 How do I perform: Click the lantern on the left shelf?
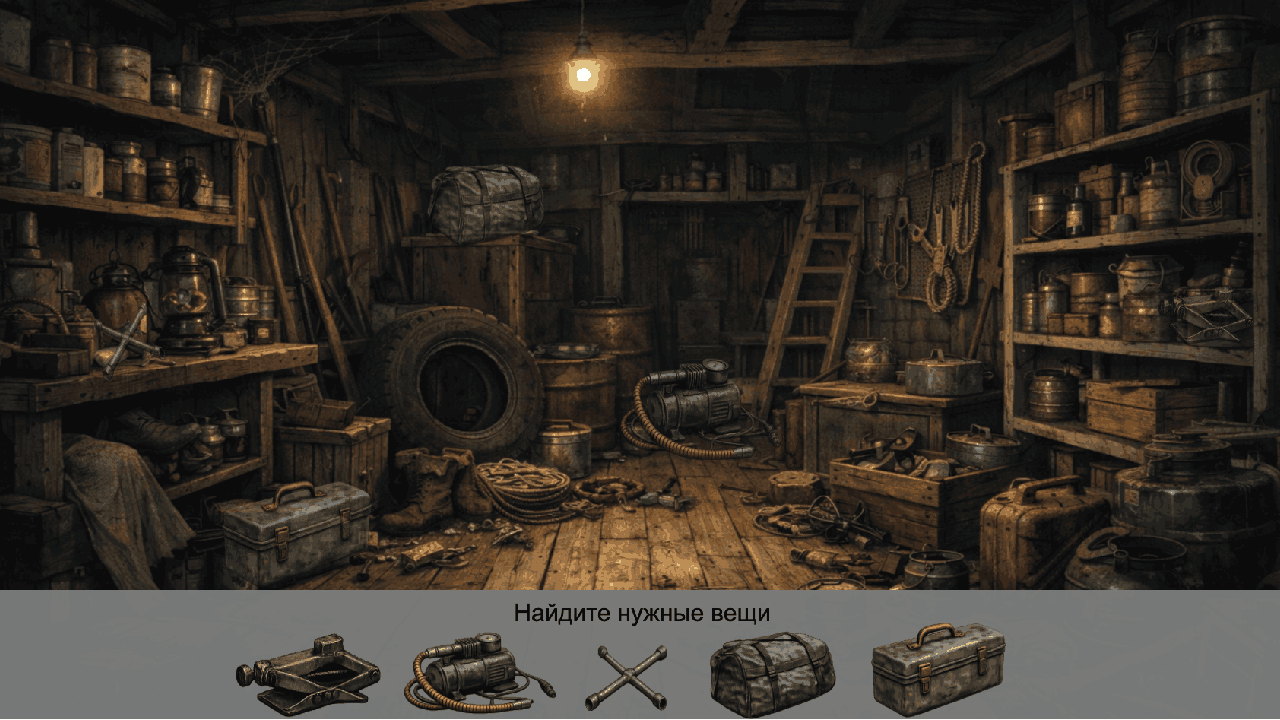click(185, 295)
